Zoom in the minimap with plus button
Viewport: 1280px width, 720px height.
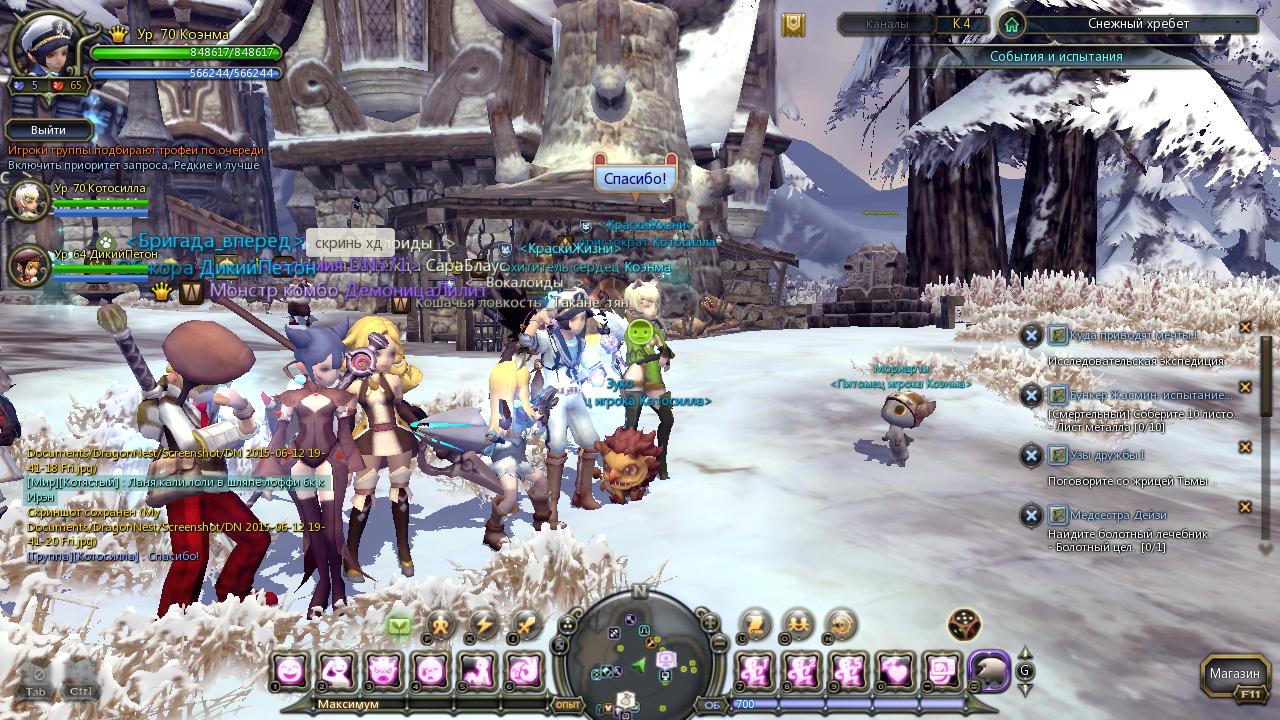tap(710, 623)
